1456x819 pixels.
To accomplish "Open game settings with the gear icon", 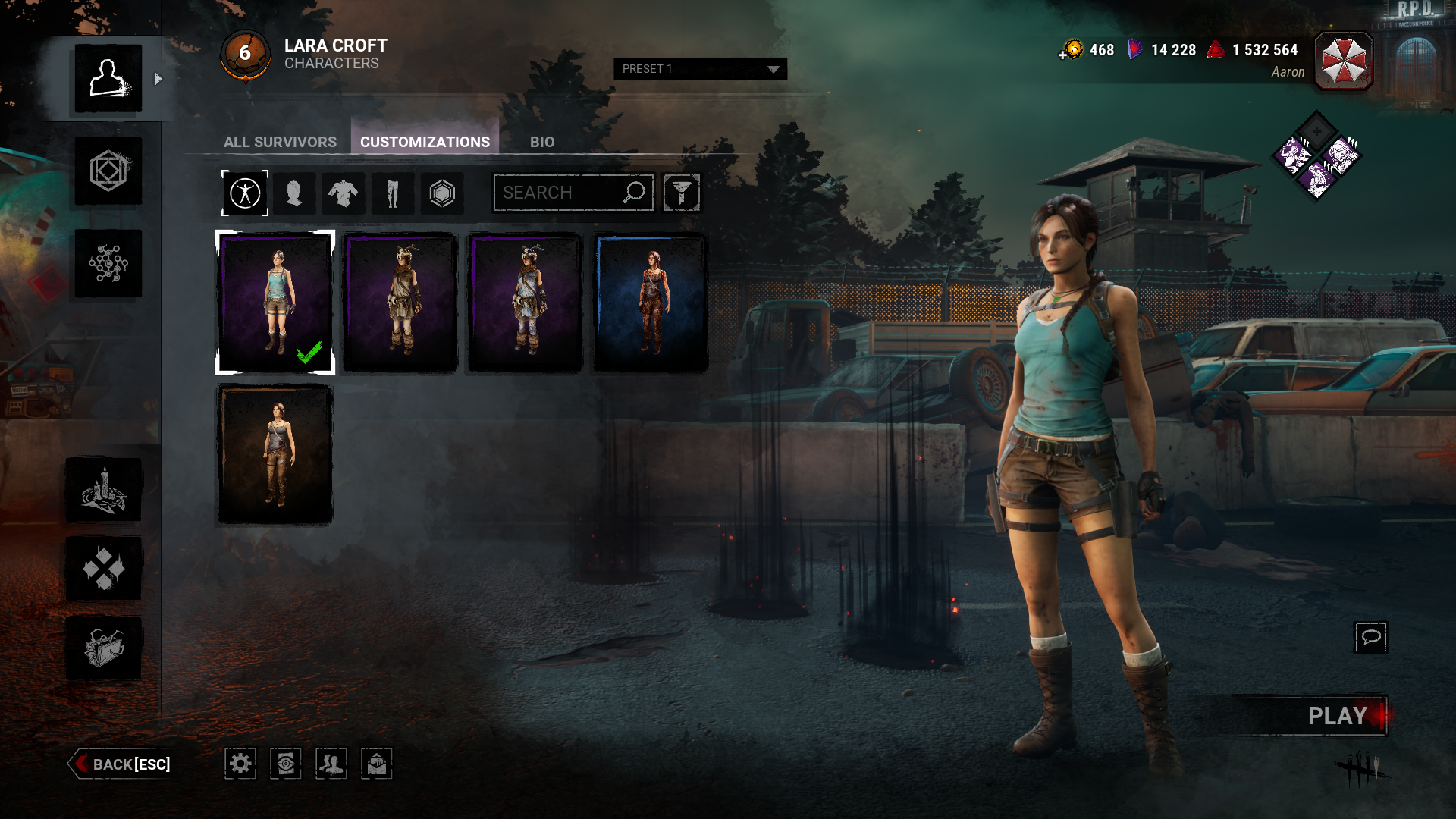I will pos(240,764).
